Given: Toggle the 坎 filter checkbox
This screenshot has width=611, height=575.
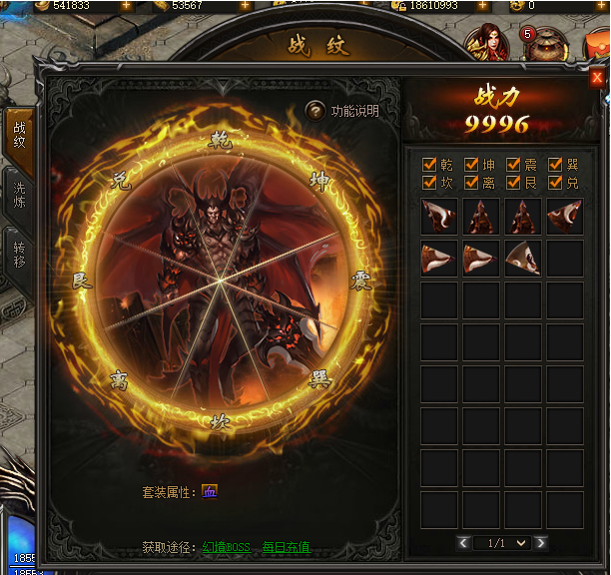Looking at the screenshot, I should coord(430,182).
